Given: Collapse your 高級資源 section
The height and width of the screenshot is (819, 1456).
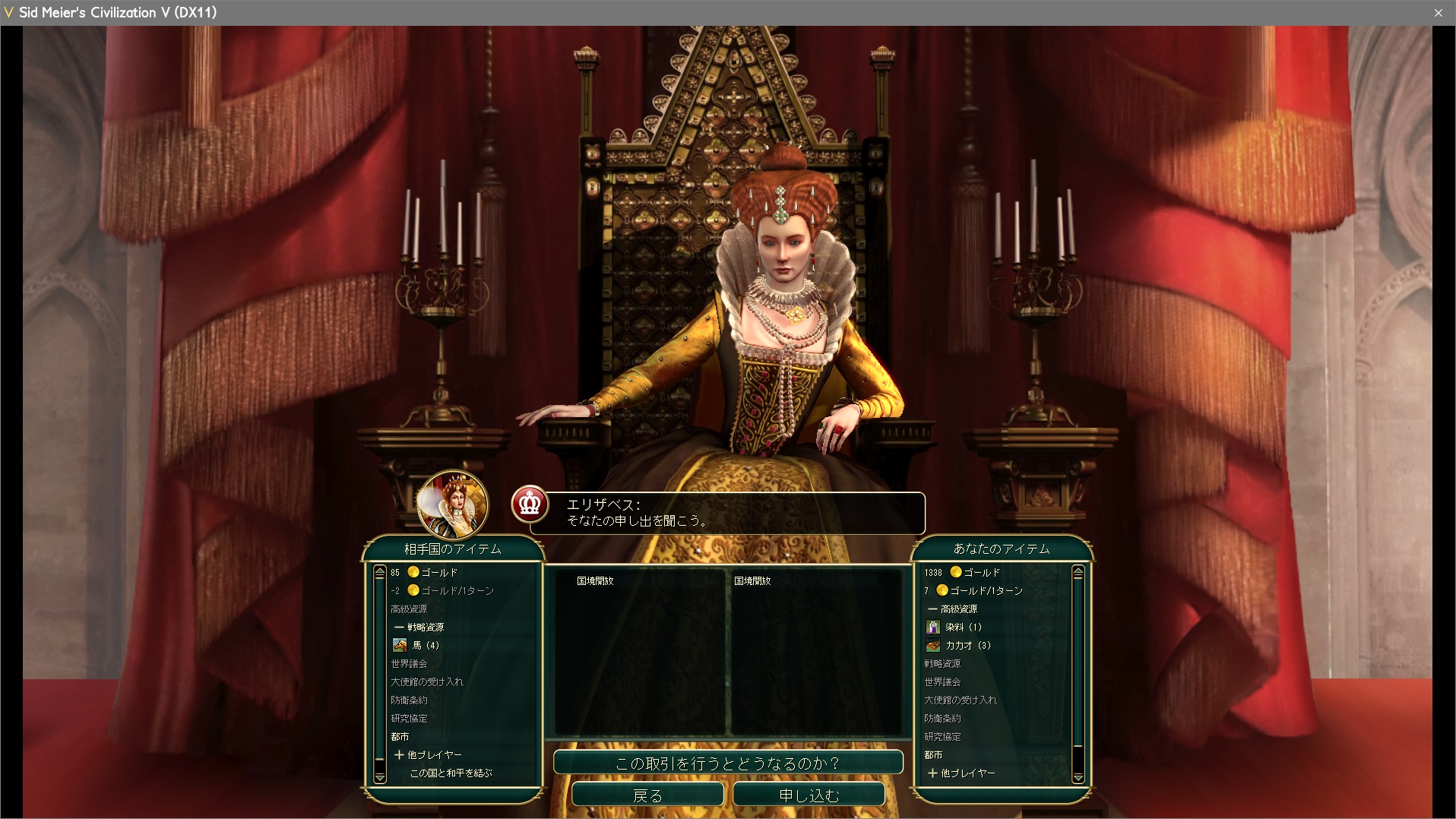Looking at the screenshot, I should pos(952,609).
